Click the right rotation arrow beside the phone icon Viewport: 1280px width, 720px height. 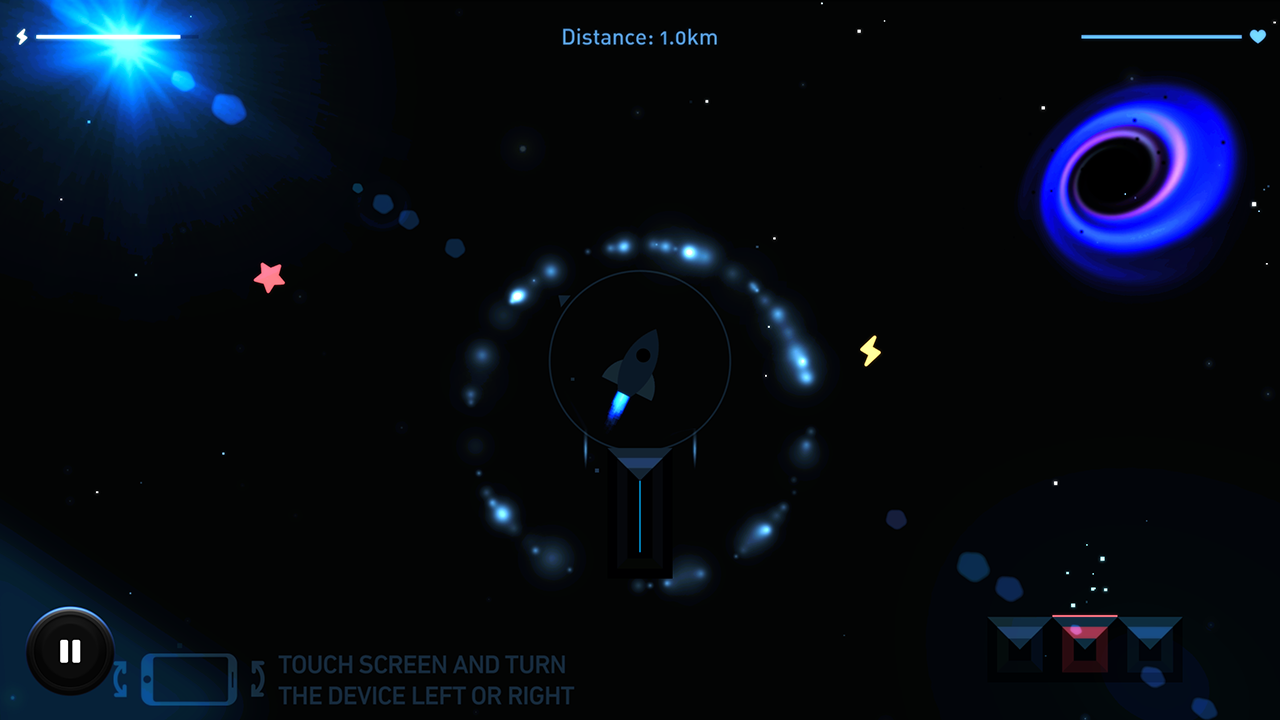tap(257, 676)
